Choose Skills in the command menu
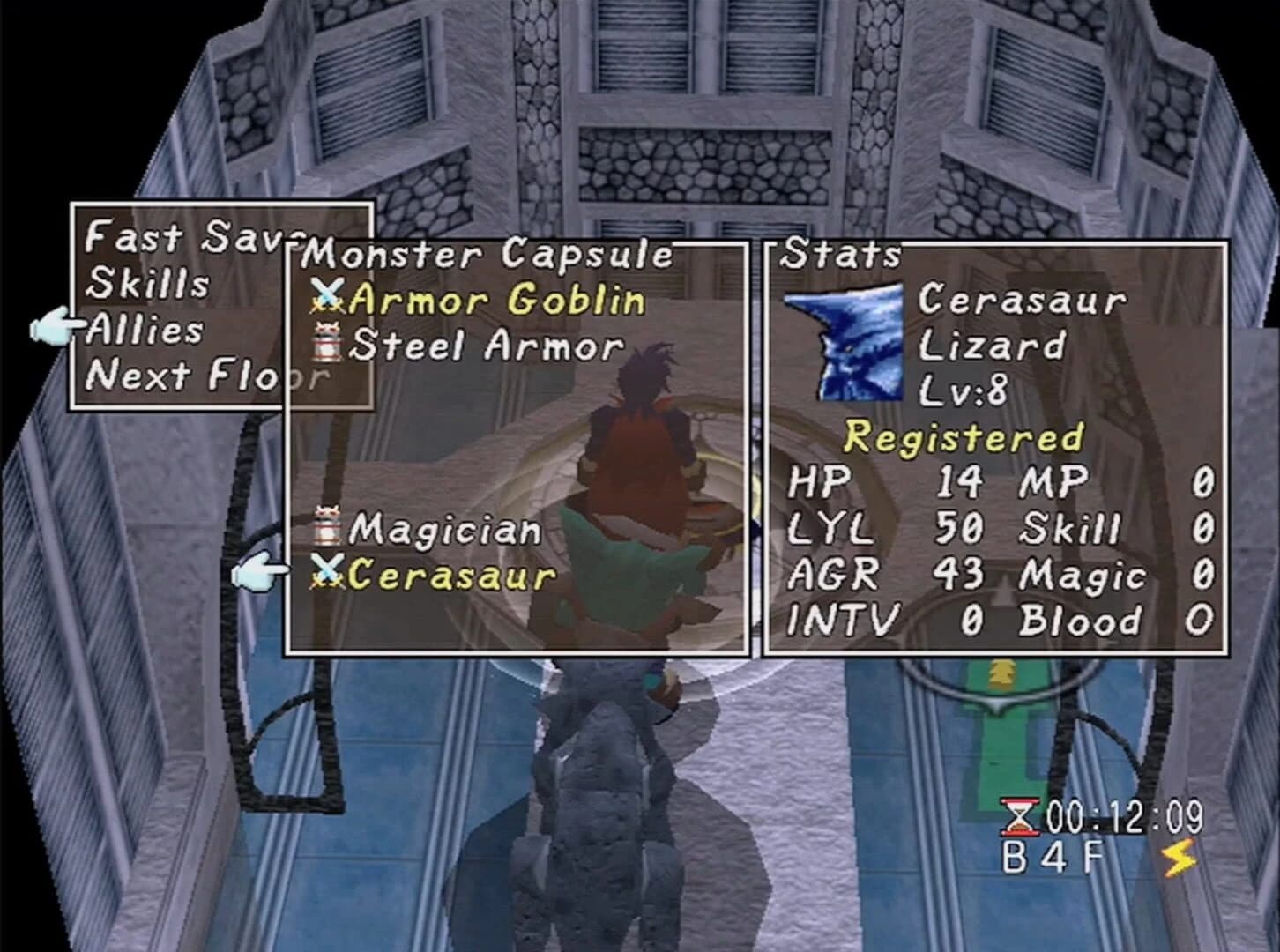 click(145, 283)
